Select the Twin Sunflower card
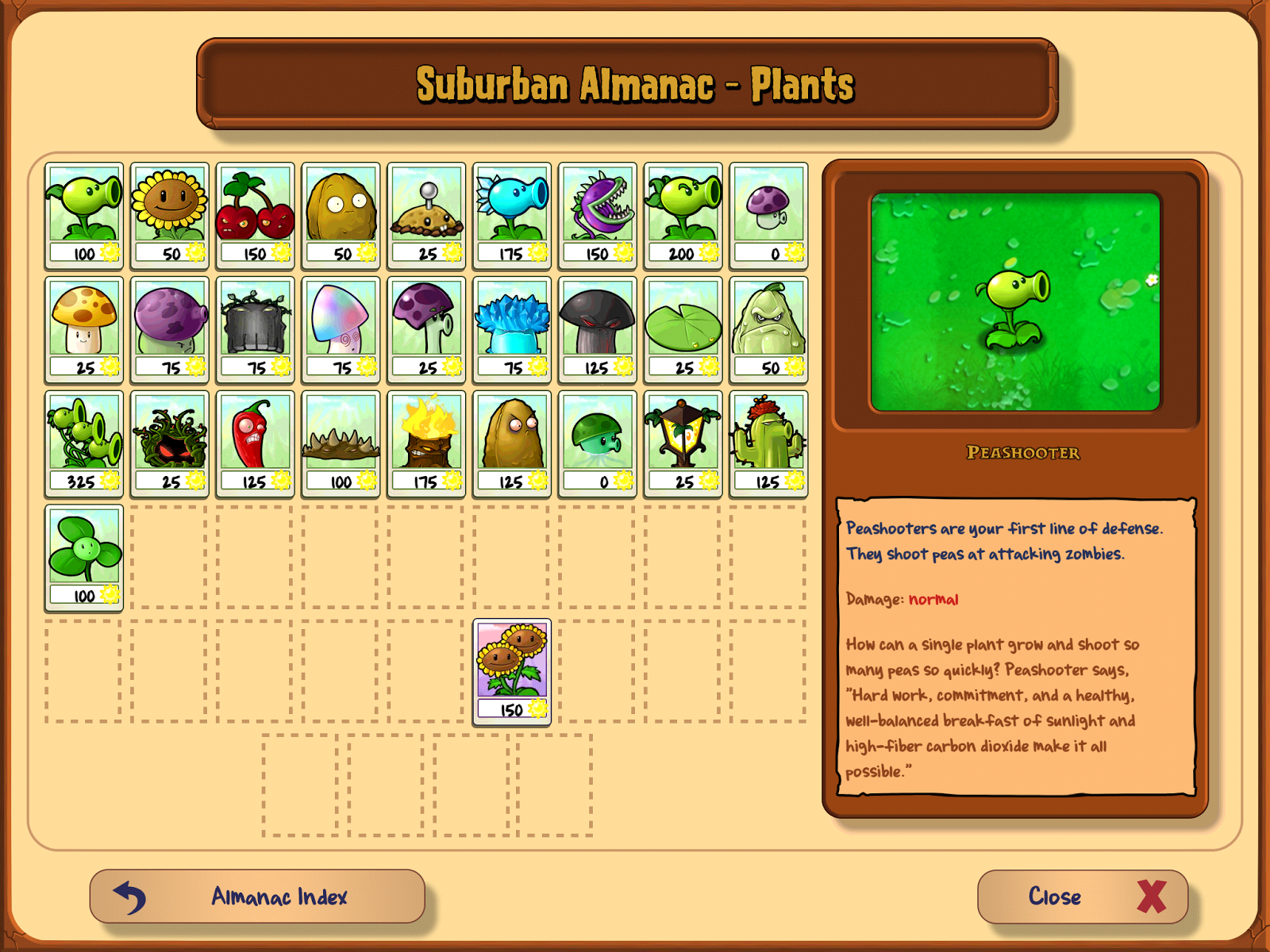 coord(512,669)
